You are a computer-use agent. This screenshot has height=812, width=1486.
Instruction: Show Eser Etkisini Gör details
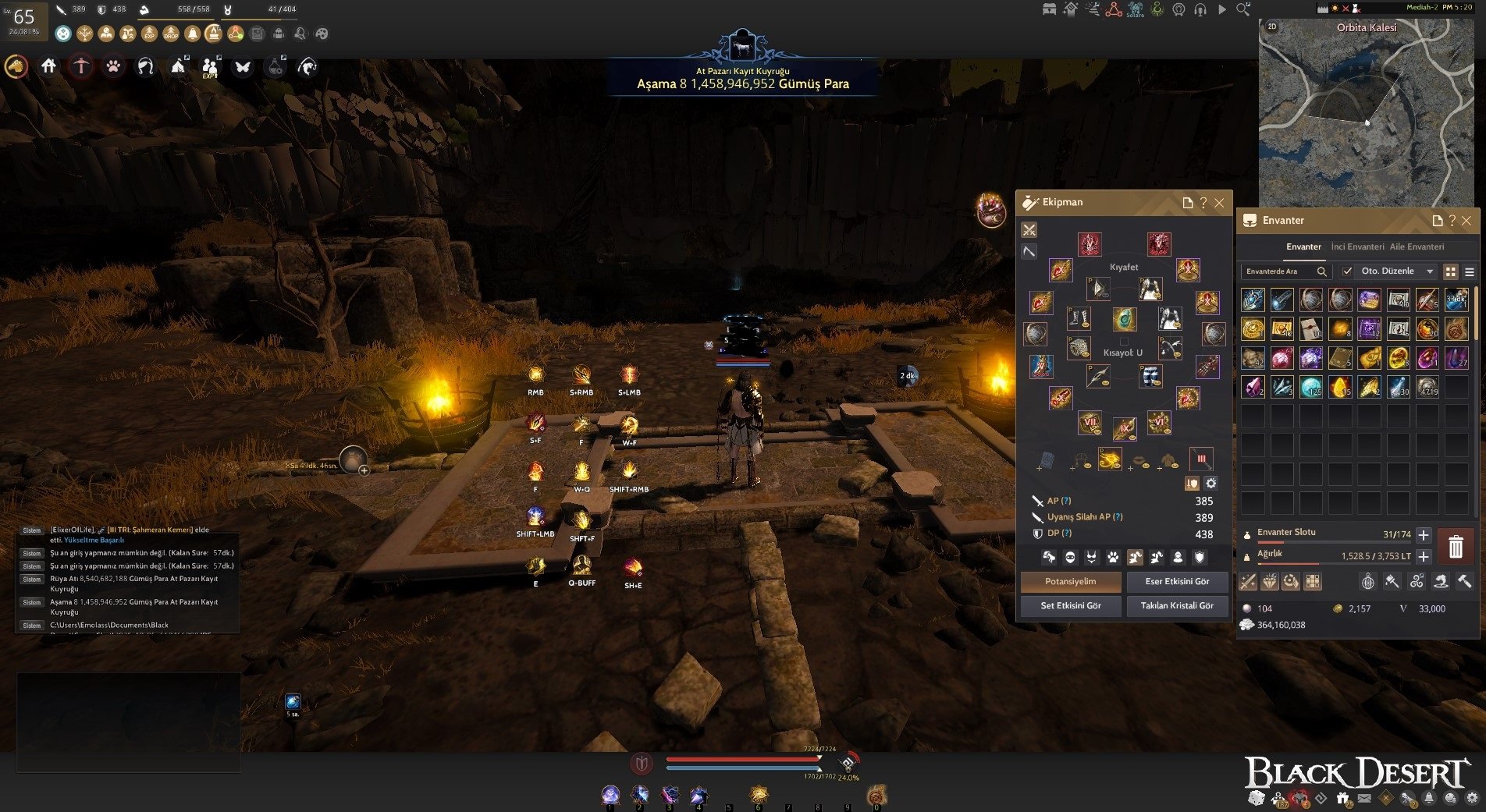click(x=1177, y=582)
